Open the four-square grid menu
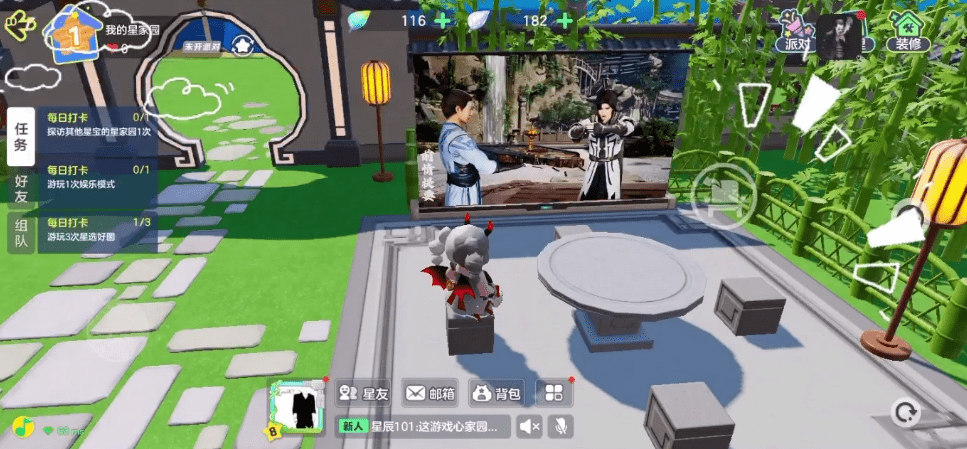 point(553,393)
